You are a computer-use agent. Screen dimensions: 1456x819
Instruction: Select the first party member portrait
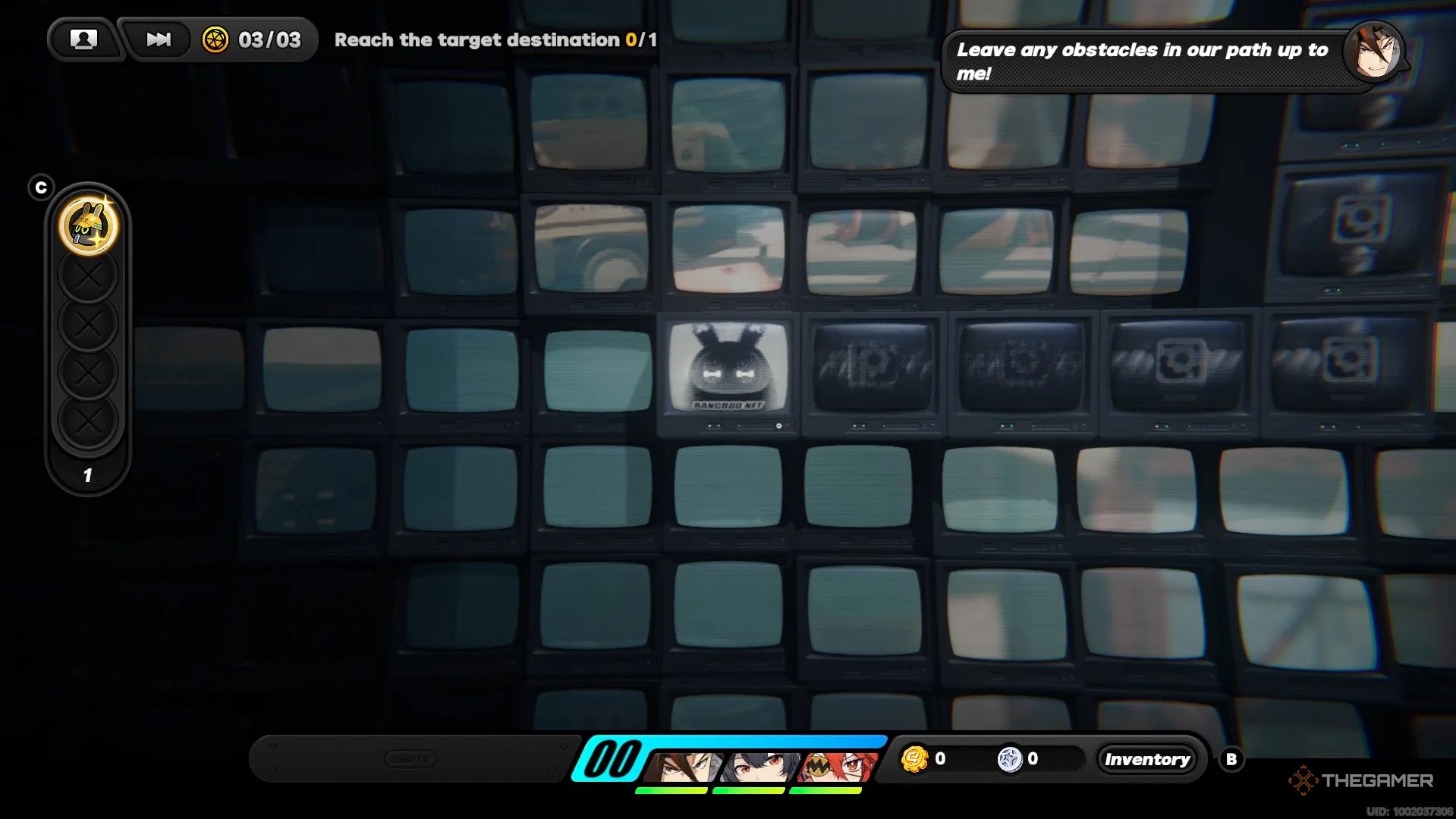[683, 764]
